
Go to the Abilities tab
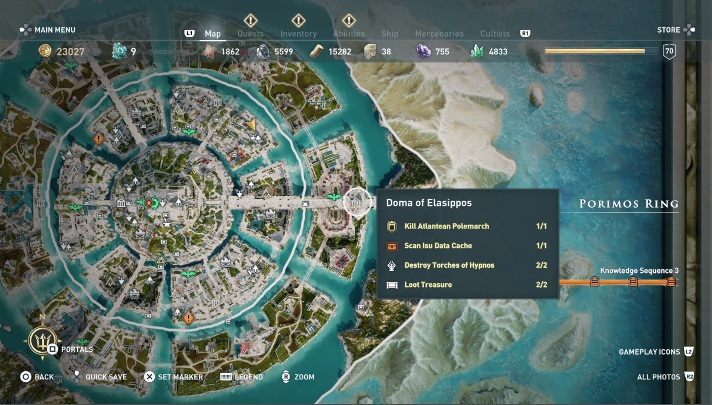click(348, 33)
